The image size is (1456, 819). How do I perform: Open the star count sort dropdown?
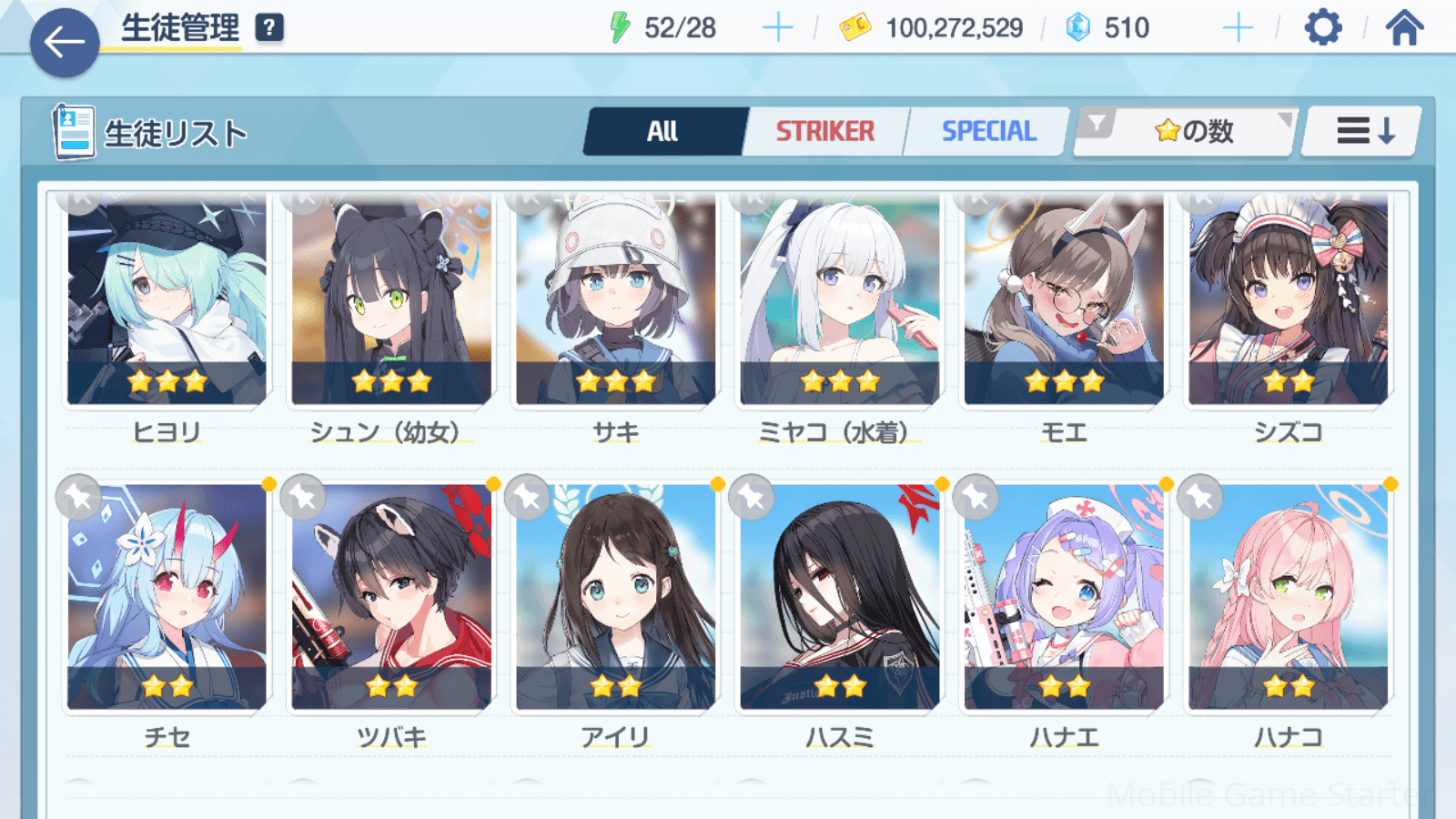(x=1192, y=132)
